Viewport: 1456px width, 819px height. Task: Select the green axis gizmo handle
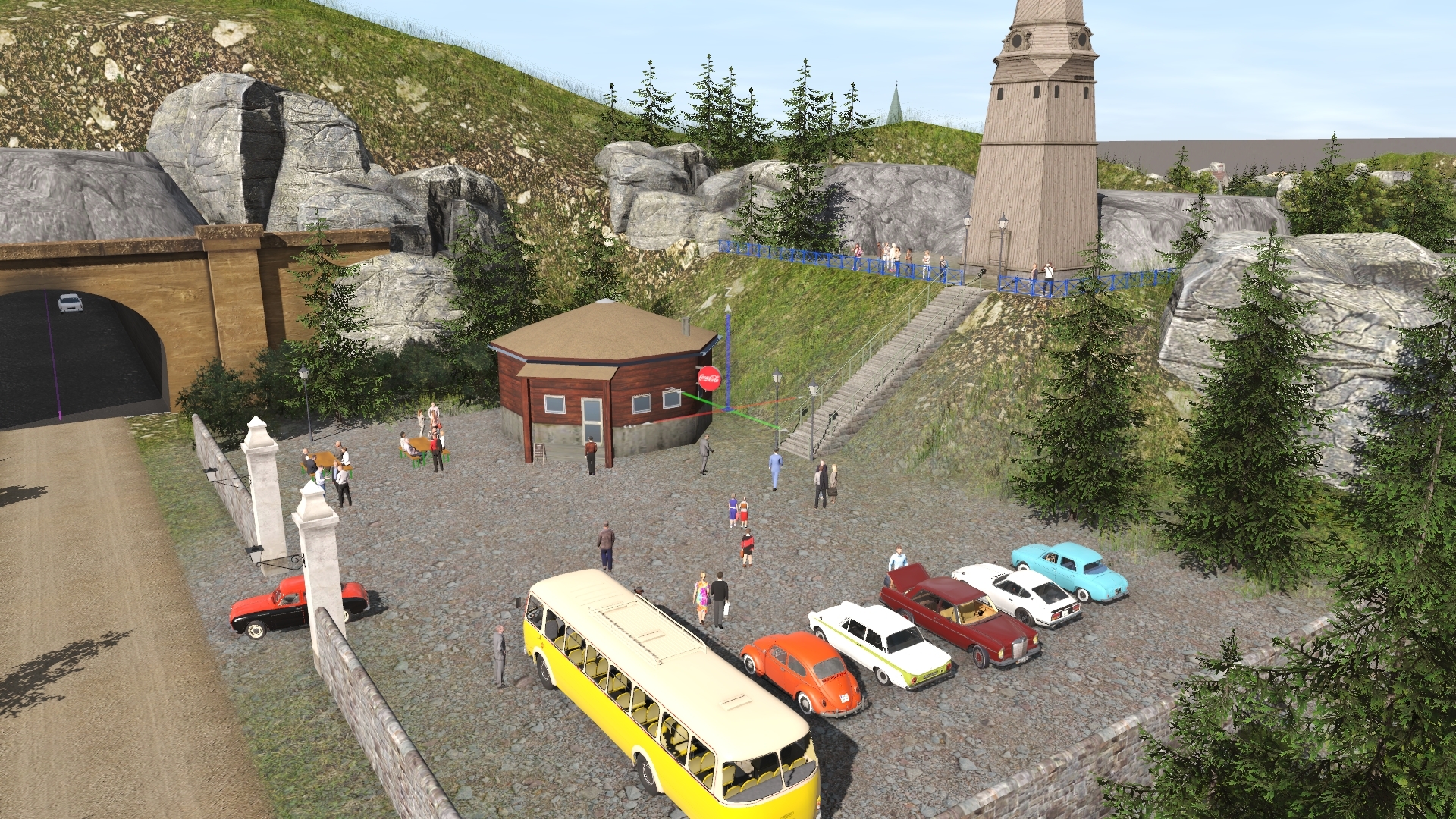click(x=701, y=400)
